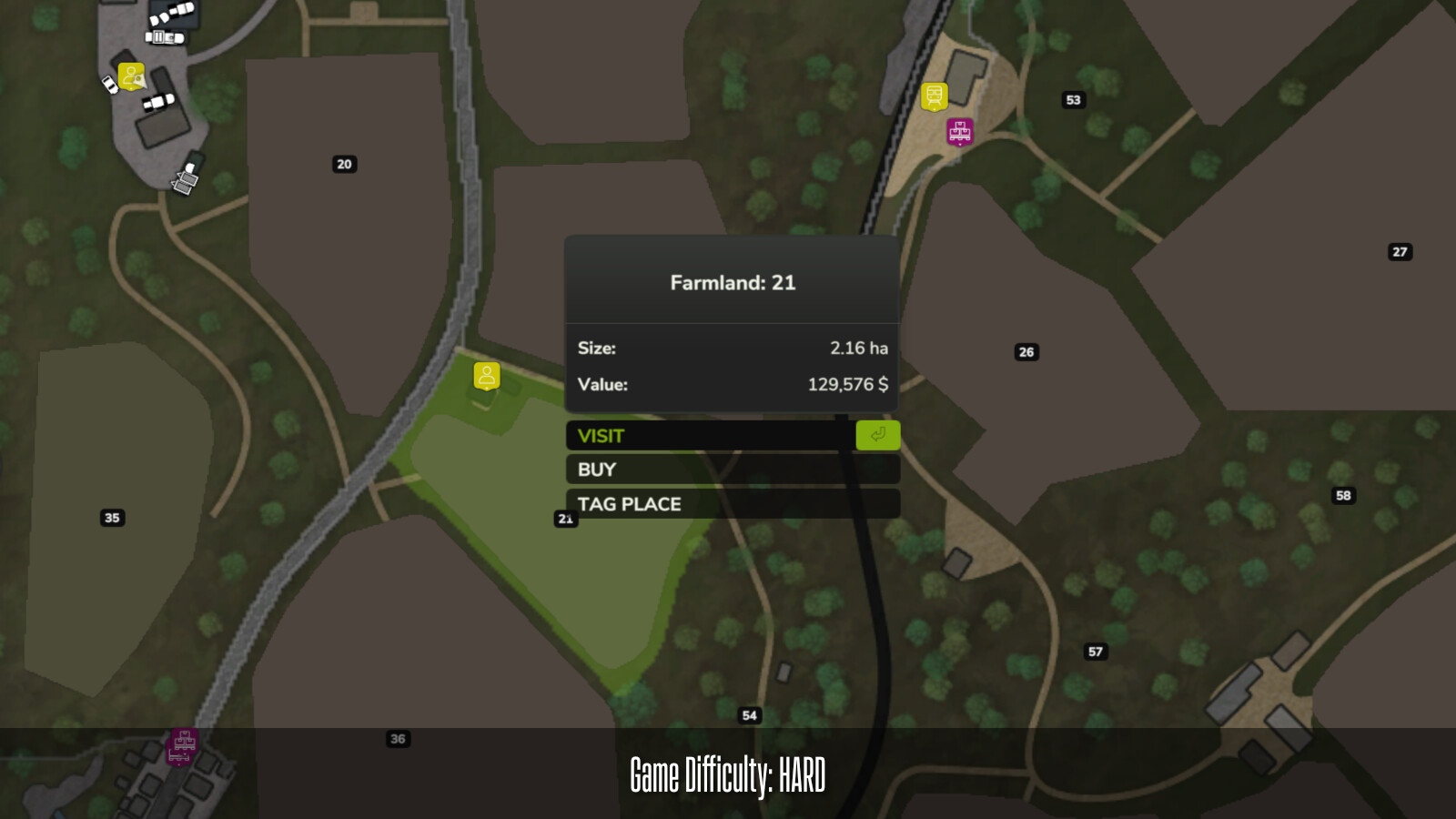Open the pallet selling point icon near the station
Screen dimensions: 1456x819
(958, 132)
